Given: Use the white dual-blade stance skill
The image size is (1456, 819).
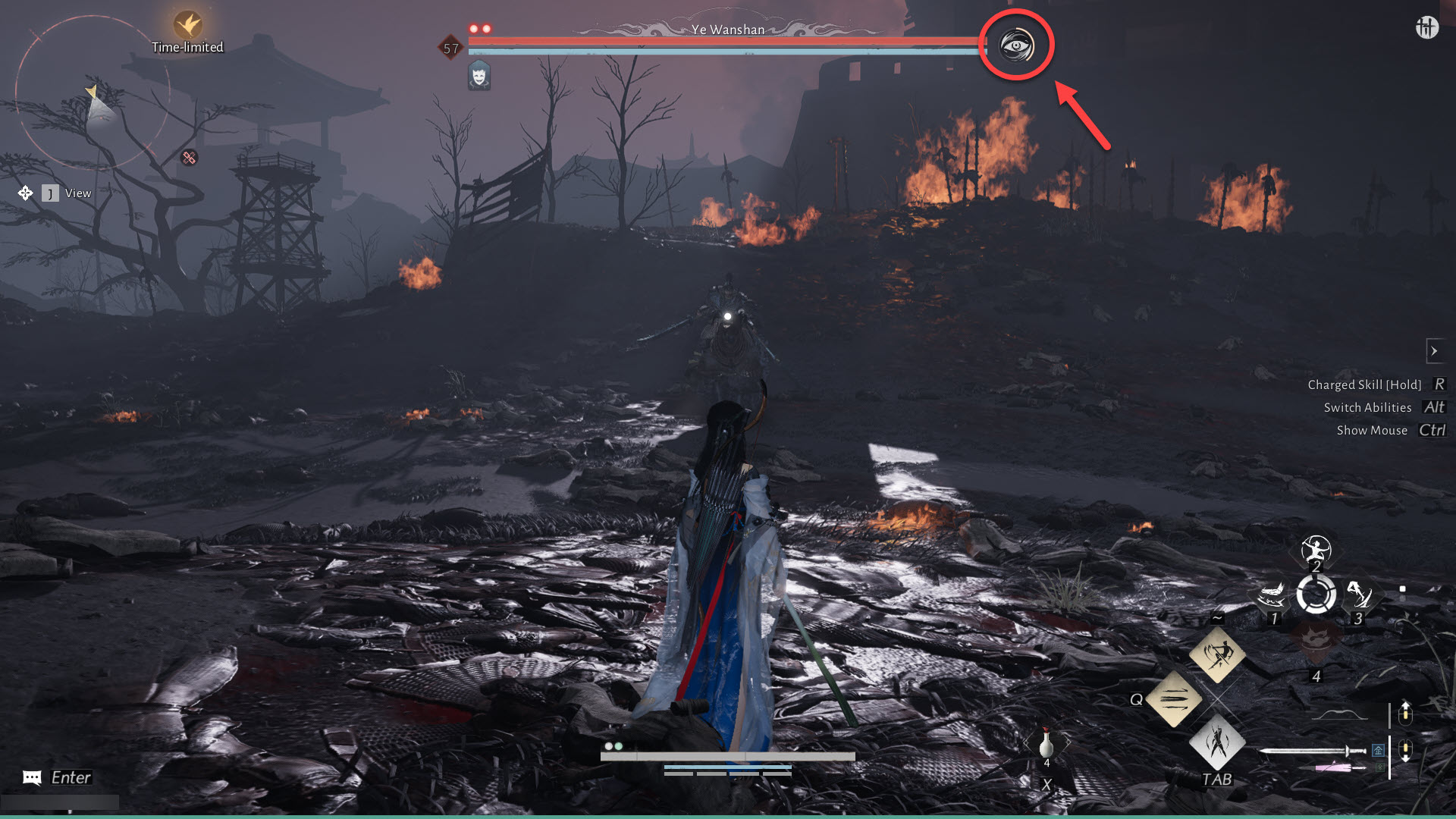Looking at the screenshot, I should coord(1217,742).
